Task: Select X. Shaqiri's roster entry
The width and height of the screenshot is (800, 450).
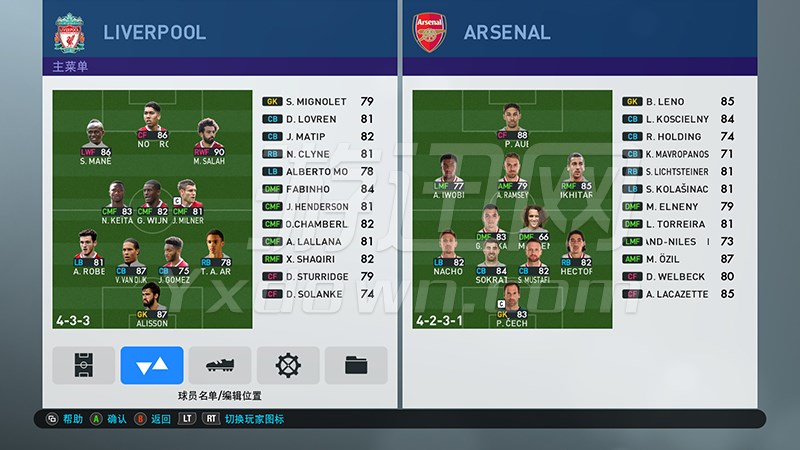Action: coord(318,259)
